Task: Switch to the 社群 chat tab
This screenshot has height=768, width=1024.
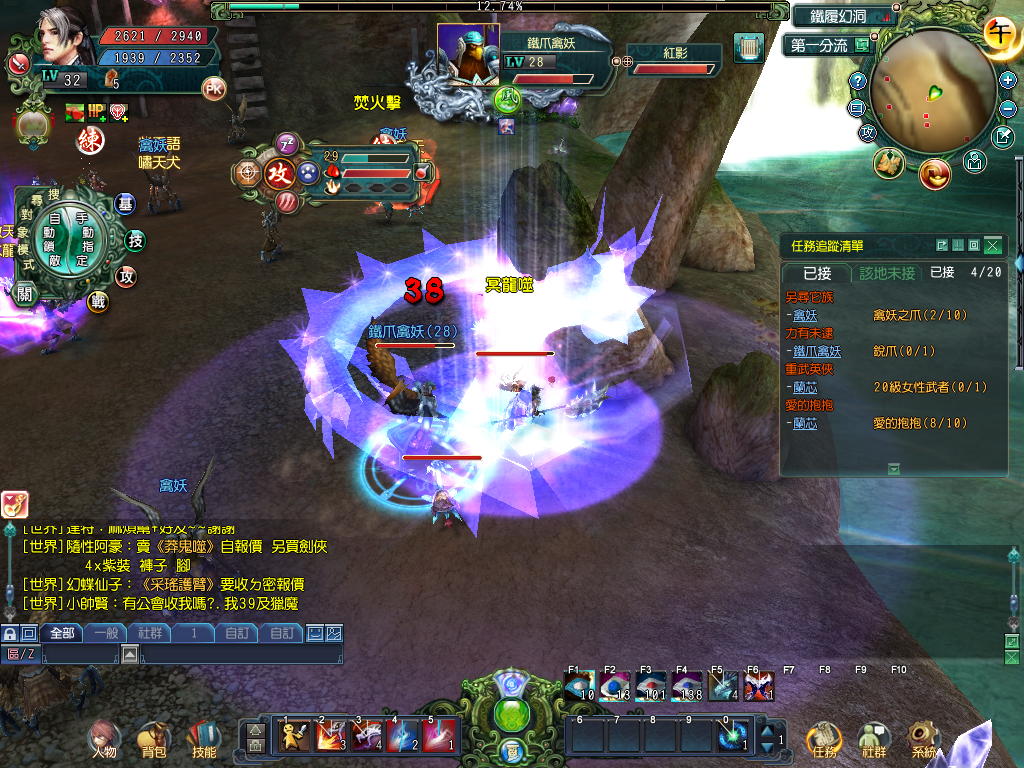Action: [151, 632]
